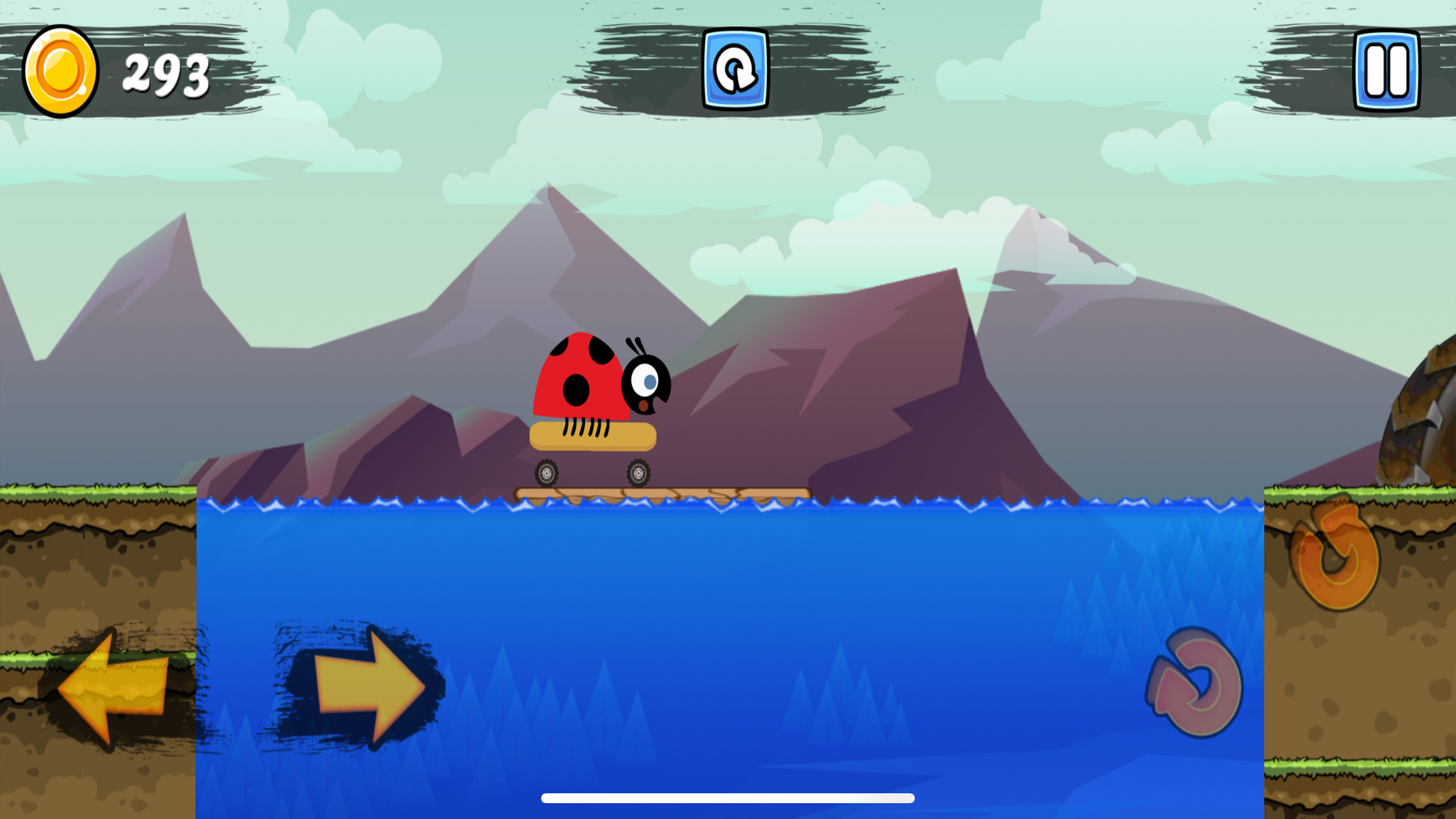Restart the level with the blue reload button
The width and height of the screenshot is (1456, 819).
pyautogui.click(x=735, y=69)
